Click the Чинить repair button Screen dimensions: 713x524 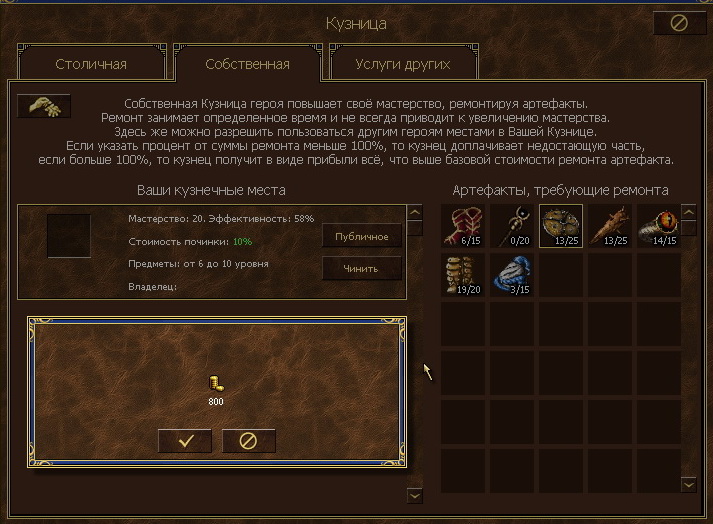(361, 268)
